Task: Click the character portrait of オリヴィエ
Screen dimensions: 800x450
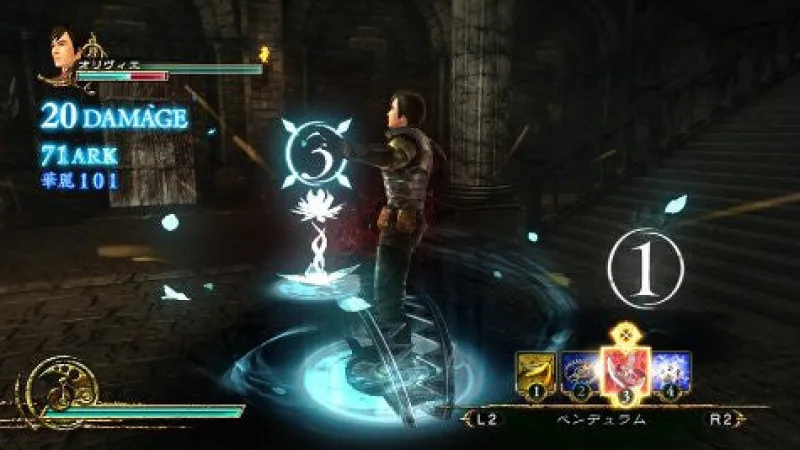Action: [x=63, y=54]
